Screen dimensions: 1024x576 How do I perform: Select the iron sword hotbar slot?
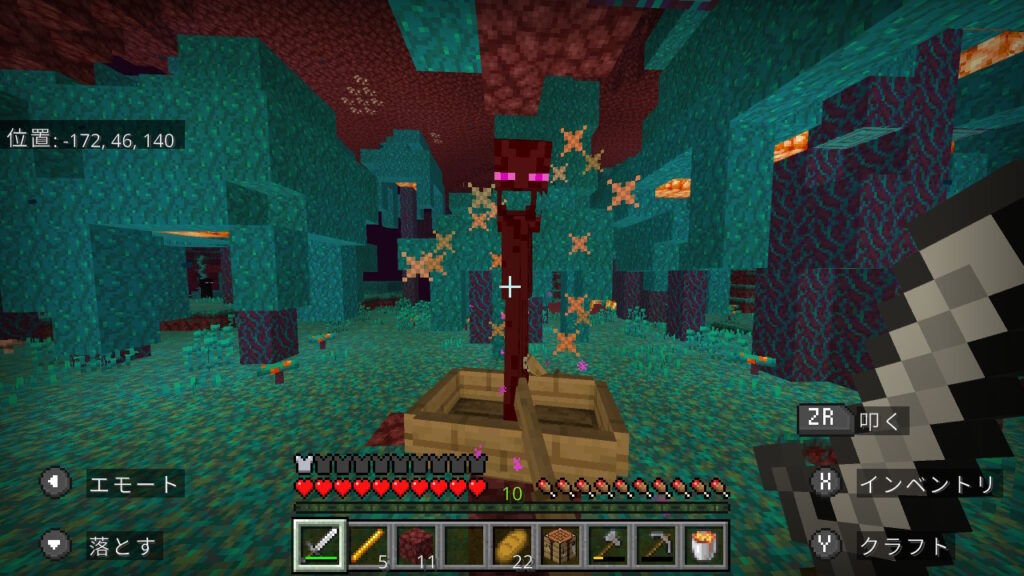point(321,545)
